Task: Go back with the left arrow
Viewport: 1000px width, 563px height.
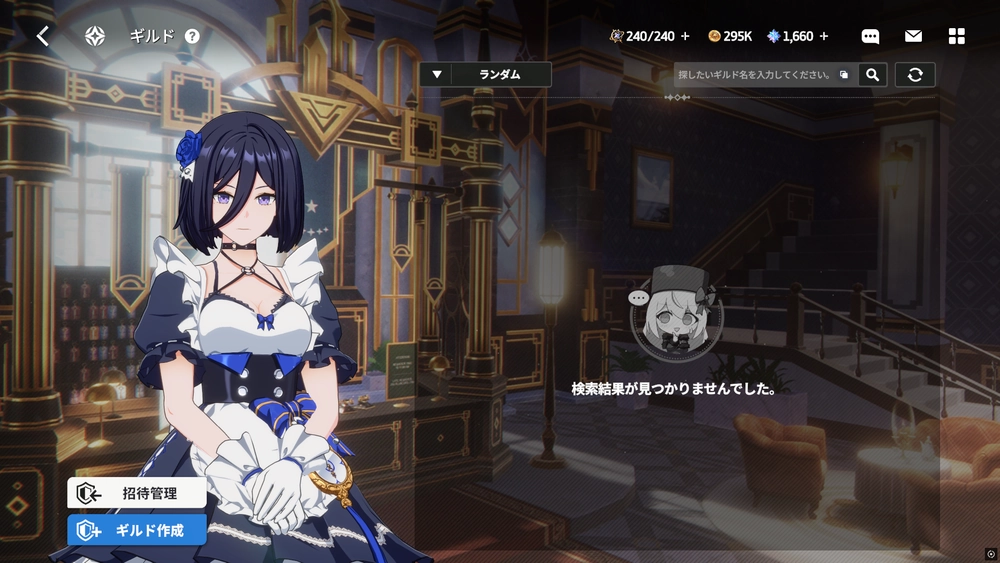Action: click(x=43, y=36)
